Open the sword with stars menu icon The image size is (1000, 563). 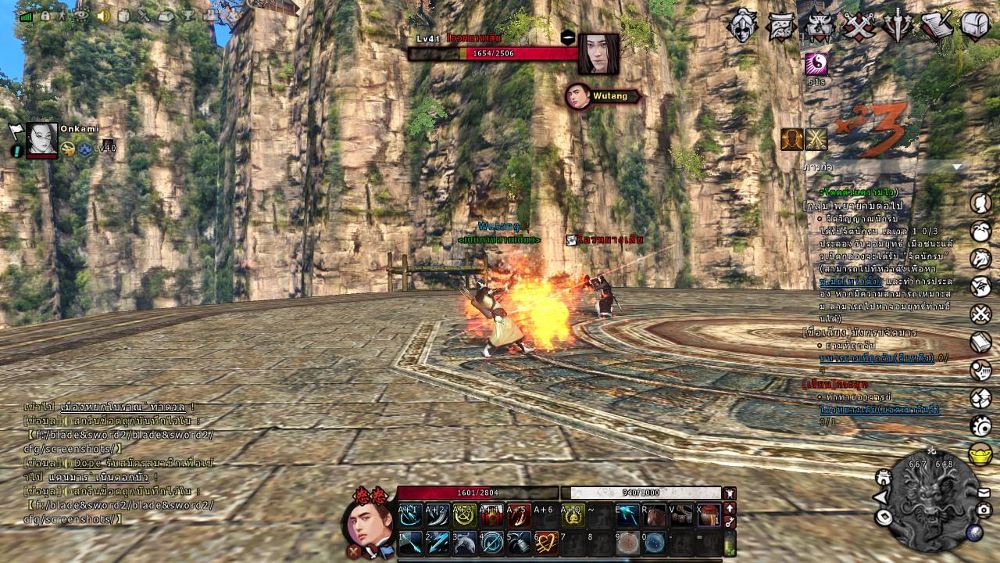pyautogui.click(x=897, y=25)
